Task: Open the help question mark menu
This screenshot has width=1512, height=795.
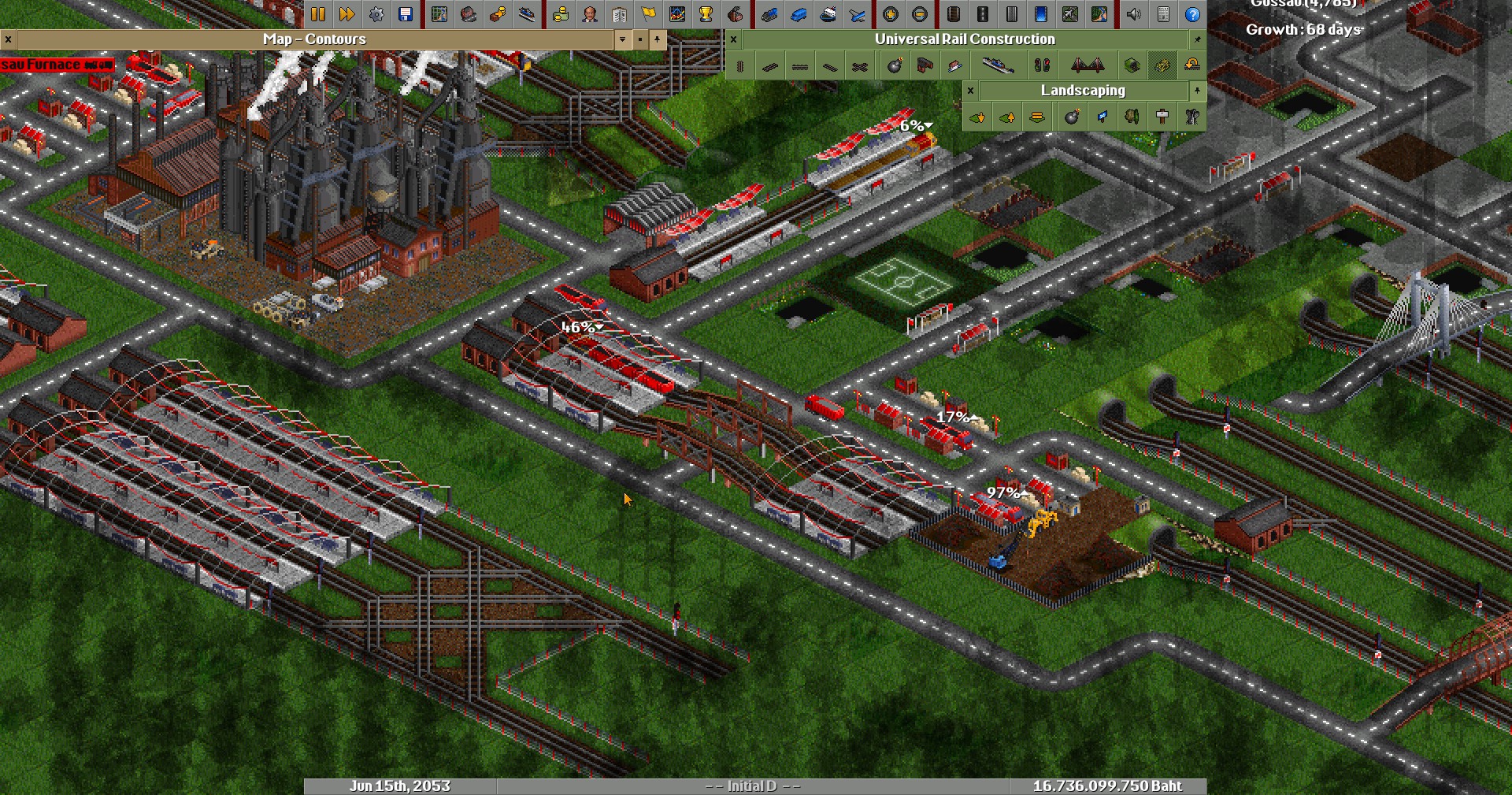Action: pos(1193,14)
